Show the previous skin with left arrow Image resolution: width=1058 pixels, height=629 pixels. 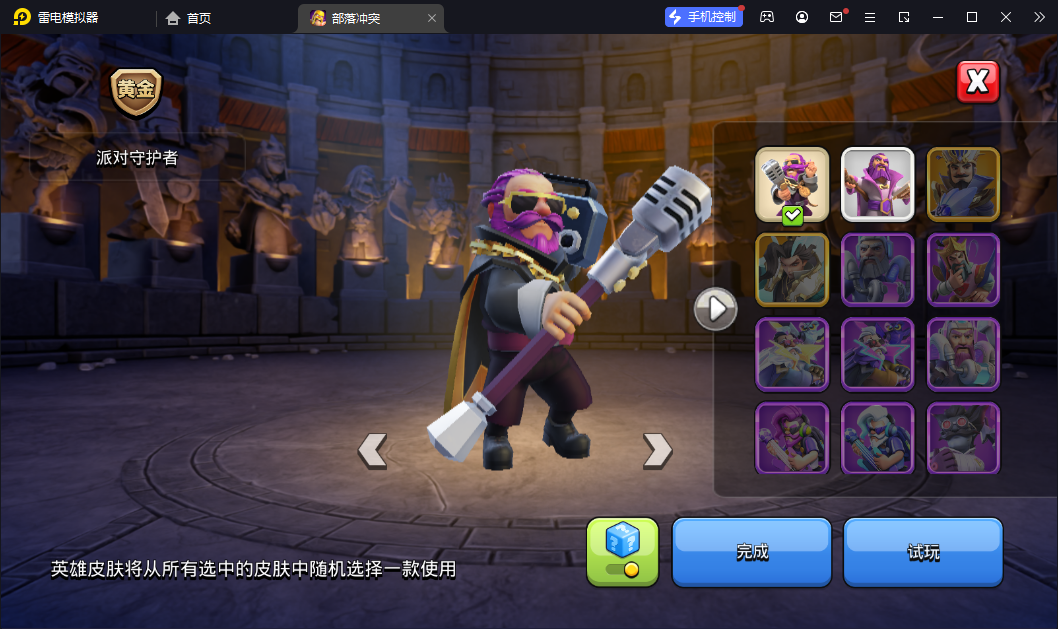(x=372, y=450)
